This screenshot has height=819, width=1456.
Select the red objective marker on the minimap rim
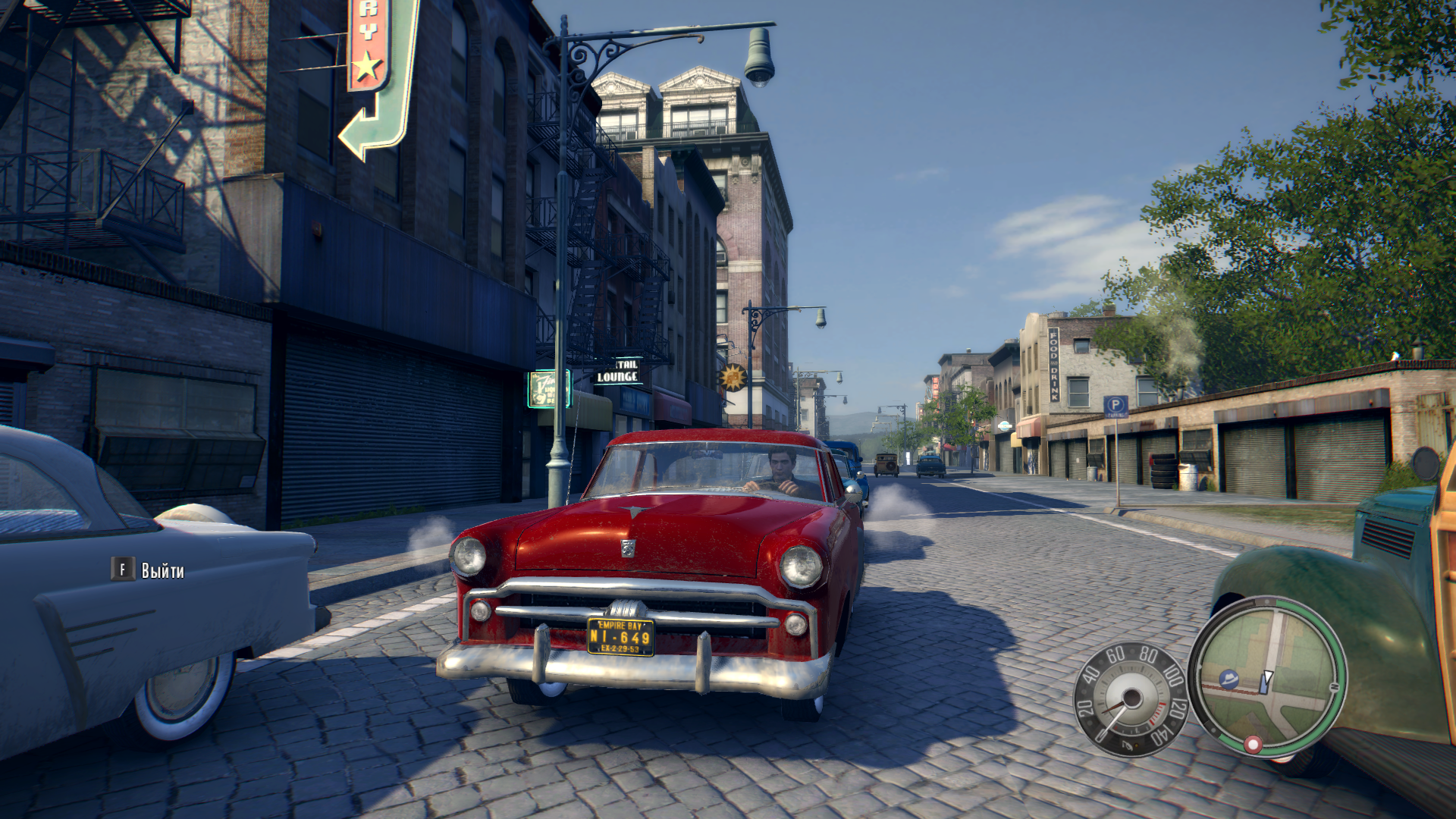[x=1253, y=744]
